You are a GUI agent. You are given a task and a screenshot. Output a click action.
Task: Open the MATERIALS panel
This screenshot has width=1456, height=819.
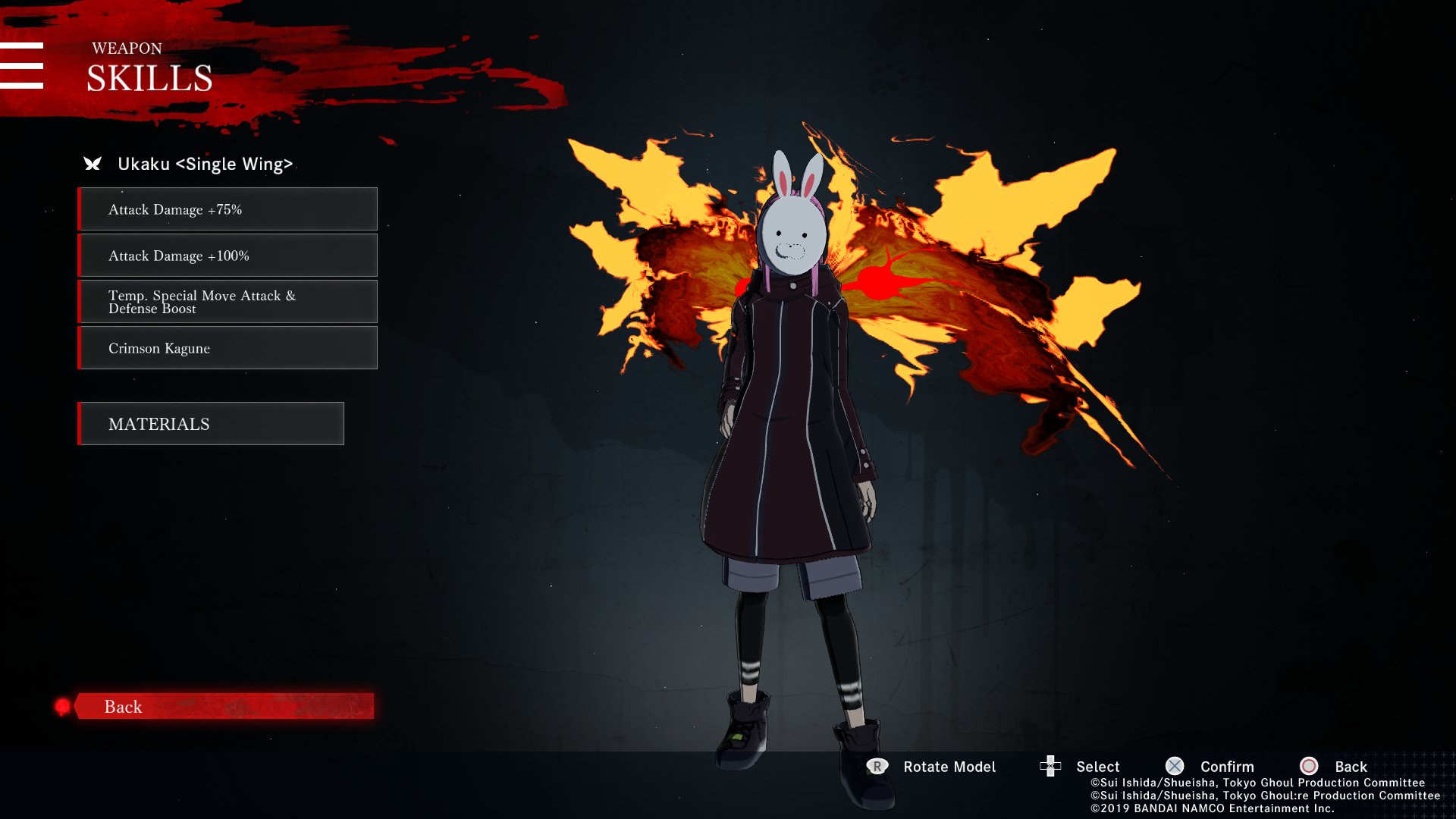[211, 424]
